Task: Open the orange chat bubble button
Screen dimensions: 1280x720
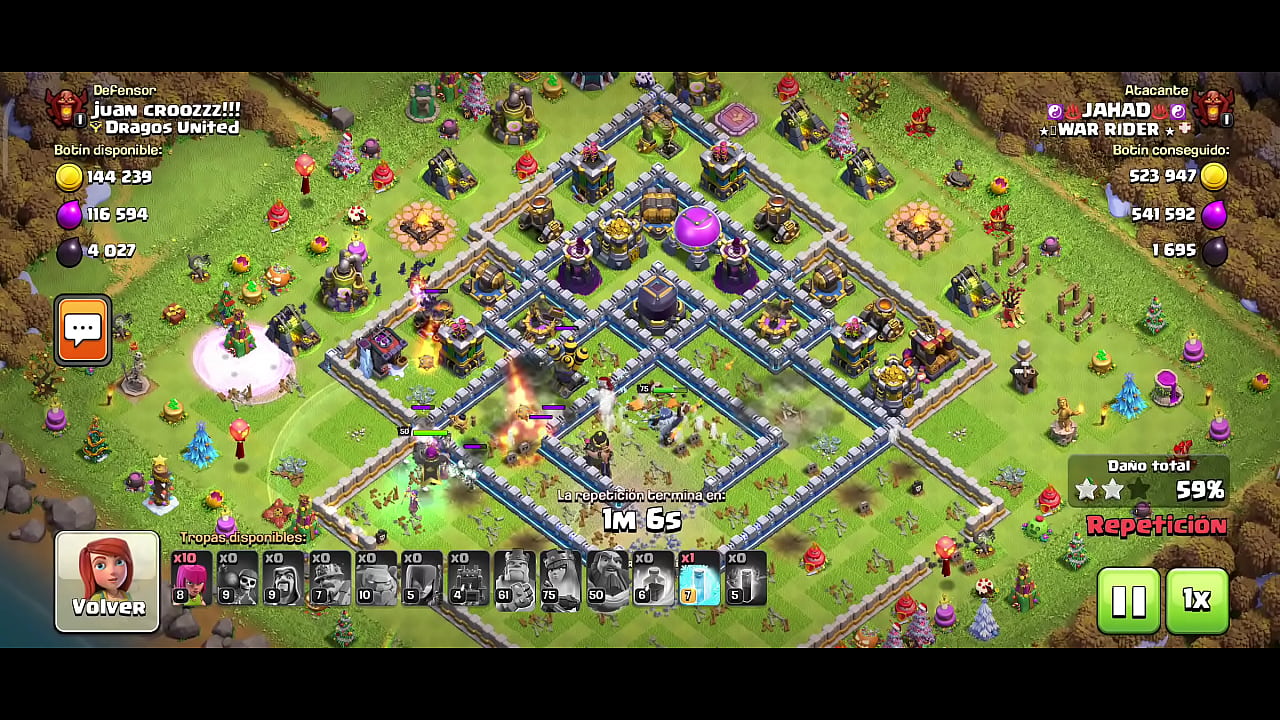Action: pos(83,329)
